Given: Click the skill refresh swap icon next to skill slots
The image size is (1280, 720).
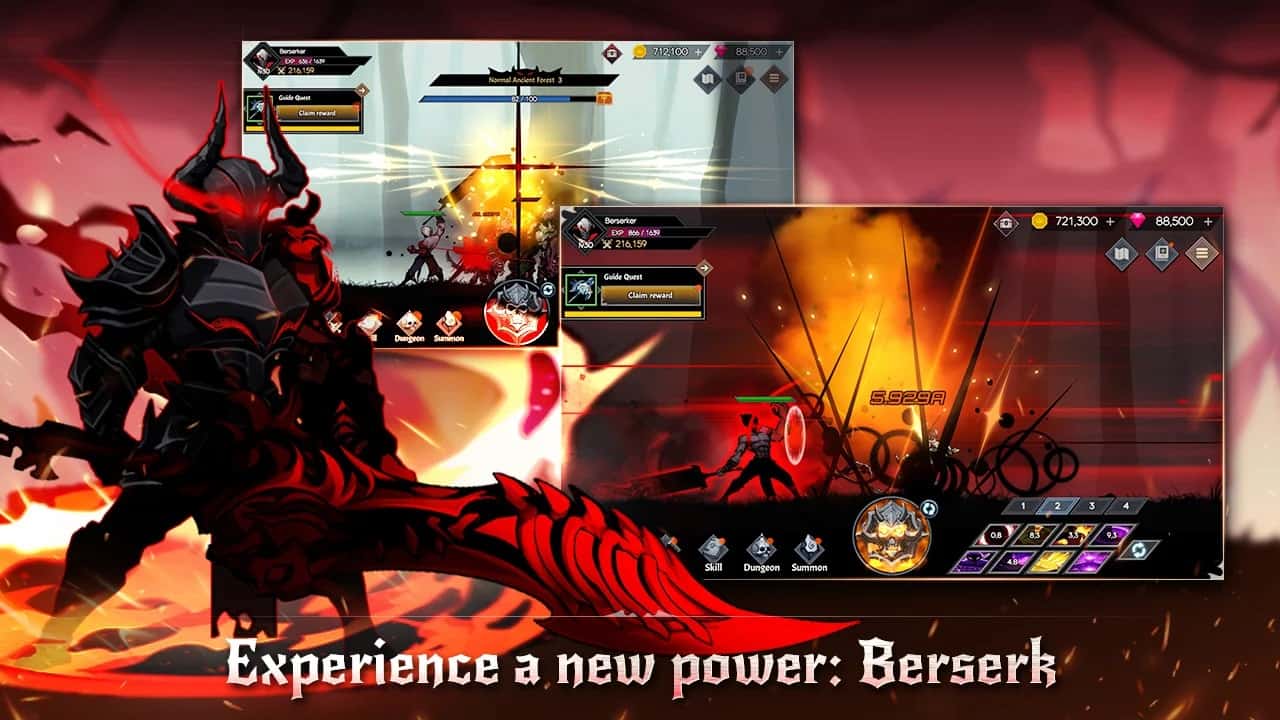Looking at the screenshot, I should point(1140,549).
